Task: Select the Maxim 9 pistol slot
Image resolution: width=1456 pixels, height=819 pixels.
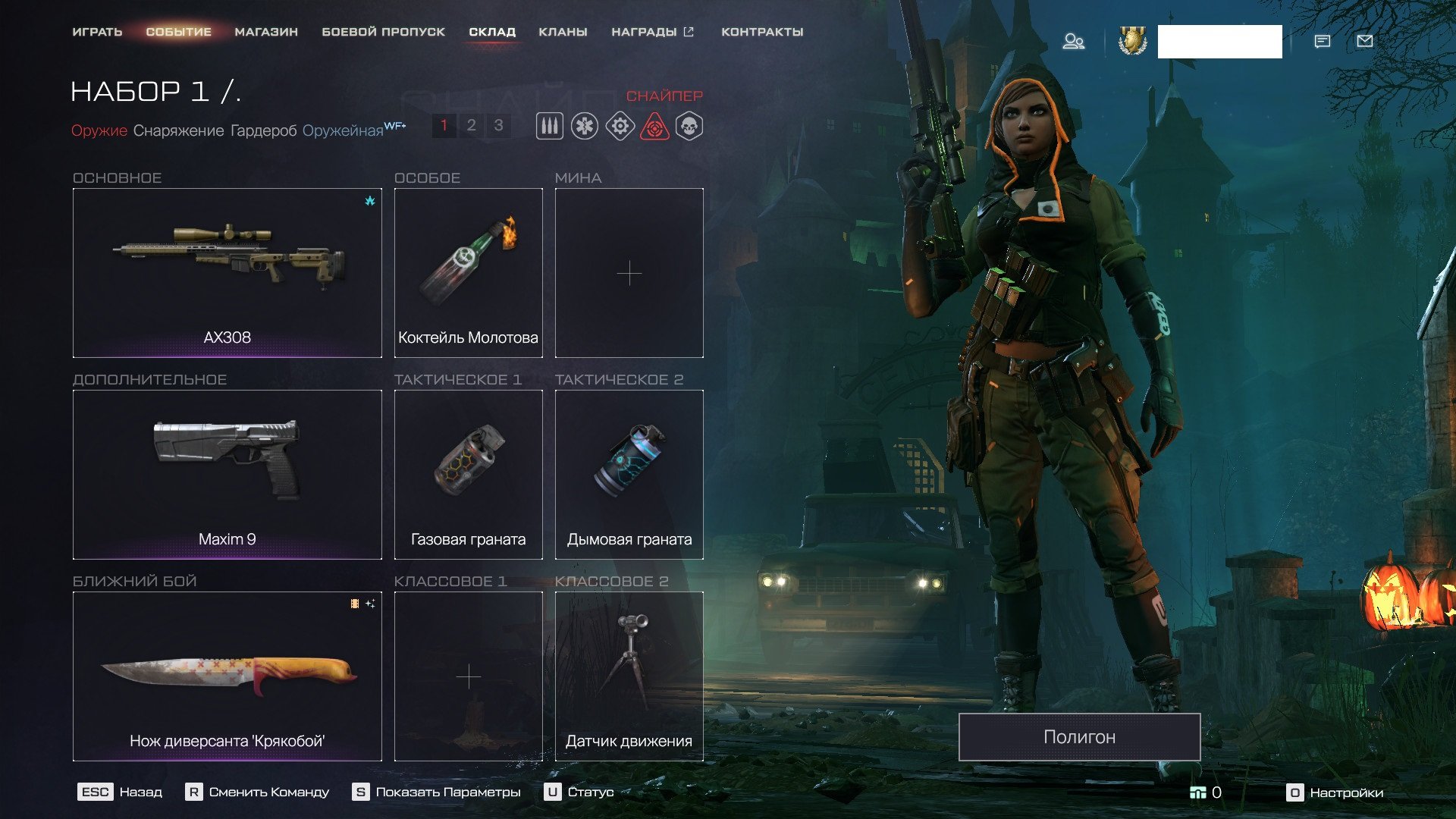Action: pyautogui.click(x=227, y=474)
